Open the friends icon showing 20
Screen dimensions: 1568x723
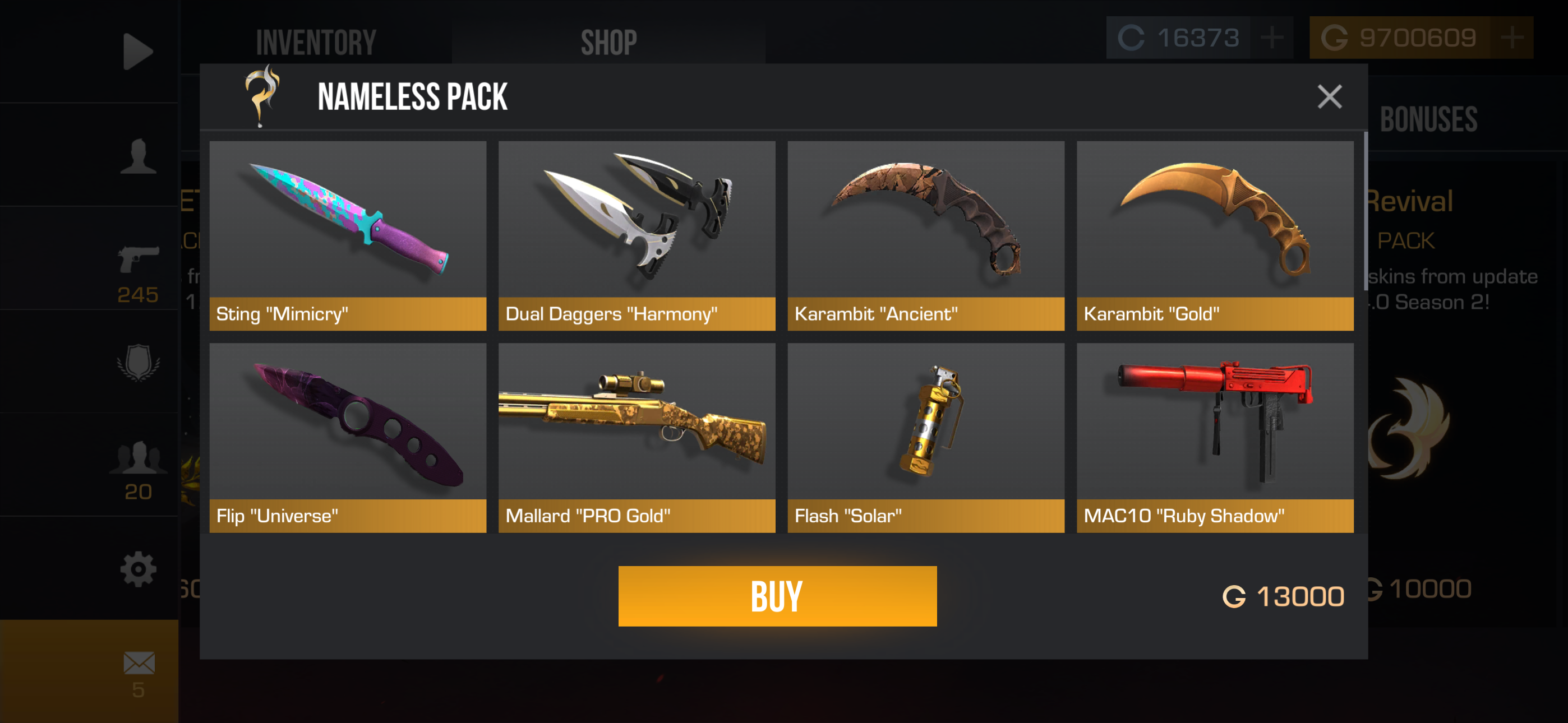coord(139,460)
